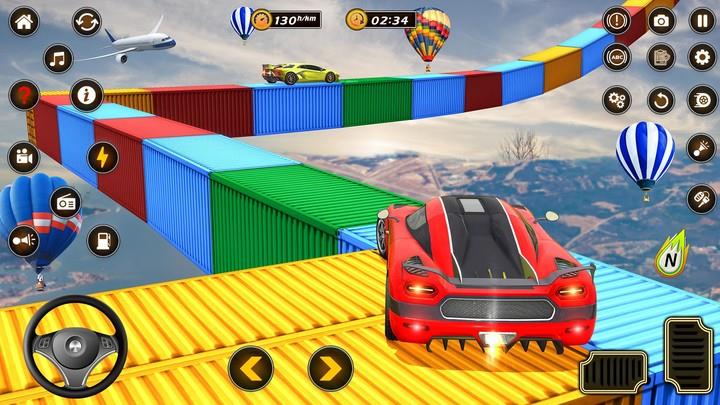Activate the lightning bolt boost icon
The width and height of the screenshot is (720, 405).
tap(102, 157)
